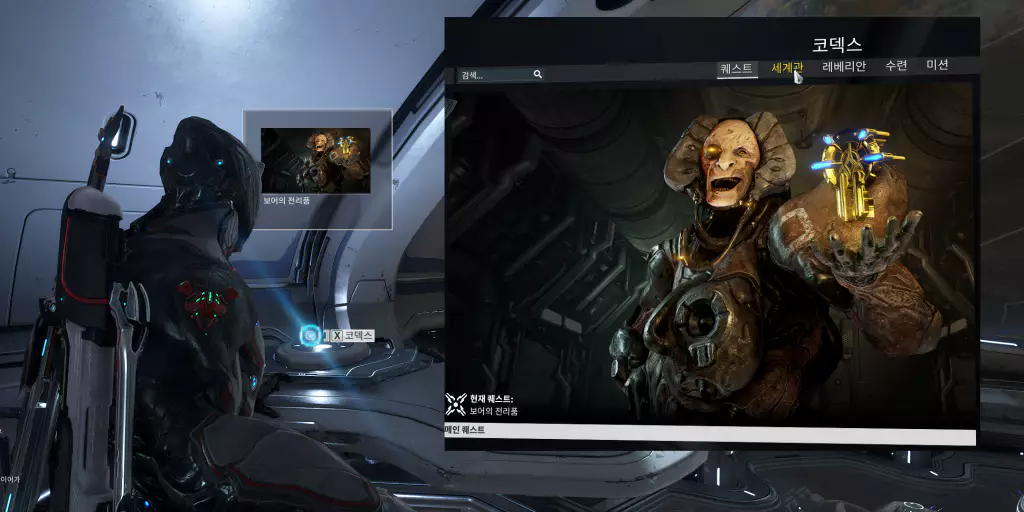Screen dimensions: 1024x512
Task: Go to the 미션 tab
Action: coord(937,65)
